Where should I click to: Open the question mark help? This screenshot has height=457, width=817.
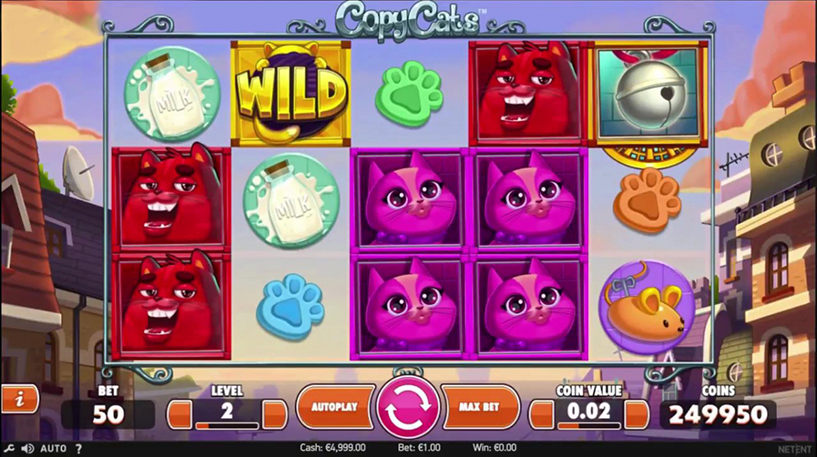click(x=78, y=449)
